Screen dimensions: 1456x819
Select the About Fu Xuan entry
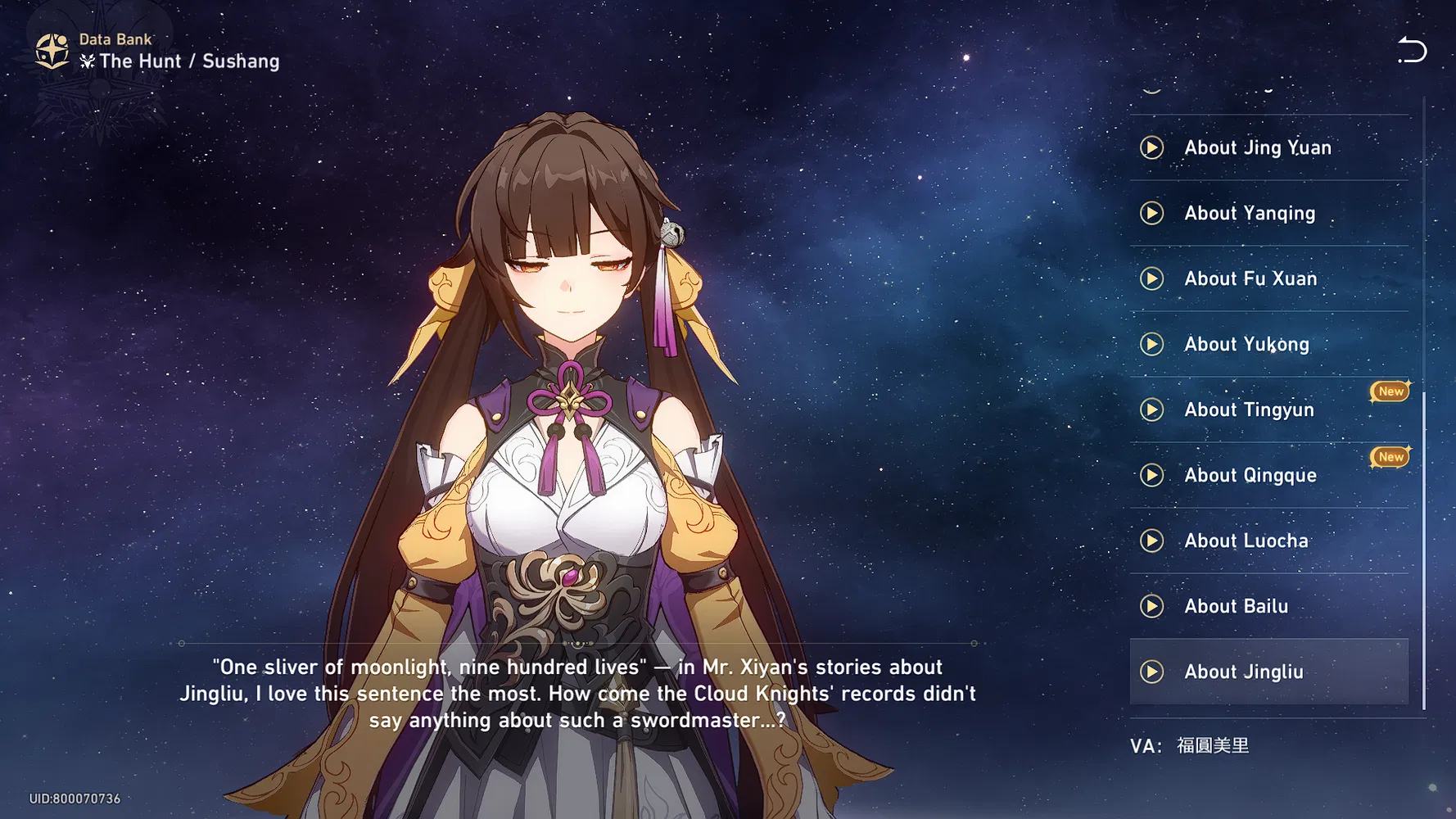(x=1250, y=278)
